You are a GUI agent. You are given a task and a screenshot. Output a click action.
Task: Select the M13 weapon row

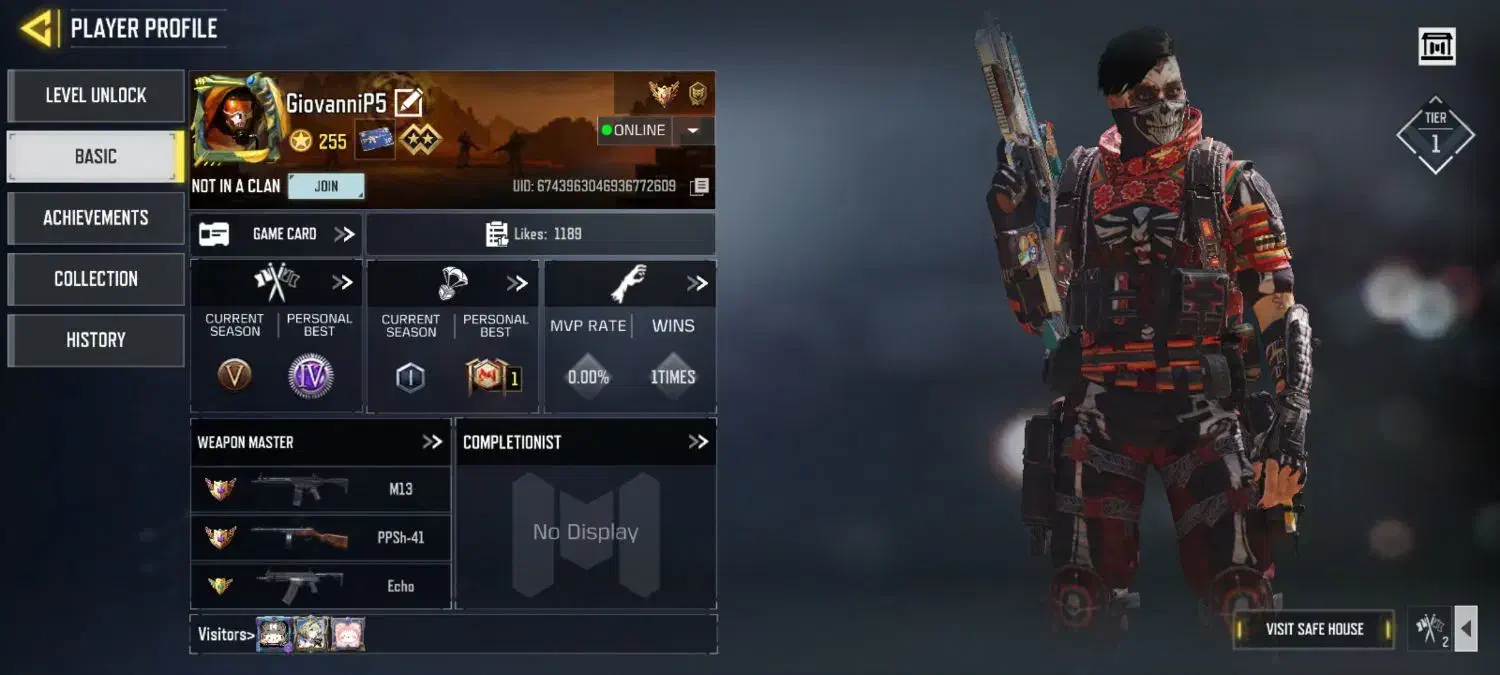(321, 489)
